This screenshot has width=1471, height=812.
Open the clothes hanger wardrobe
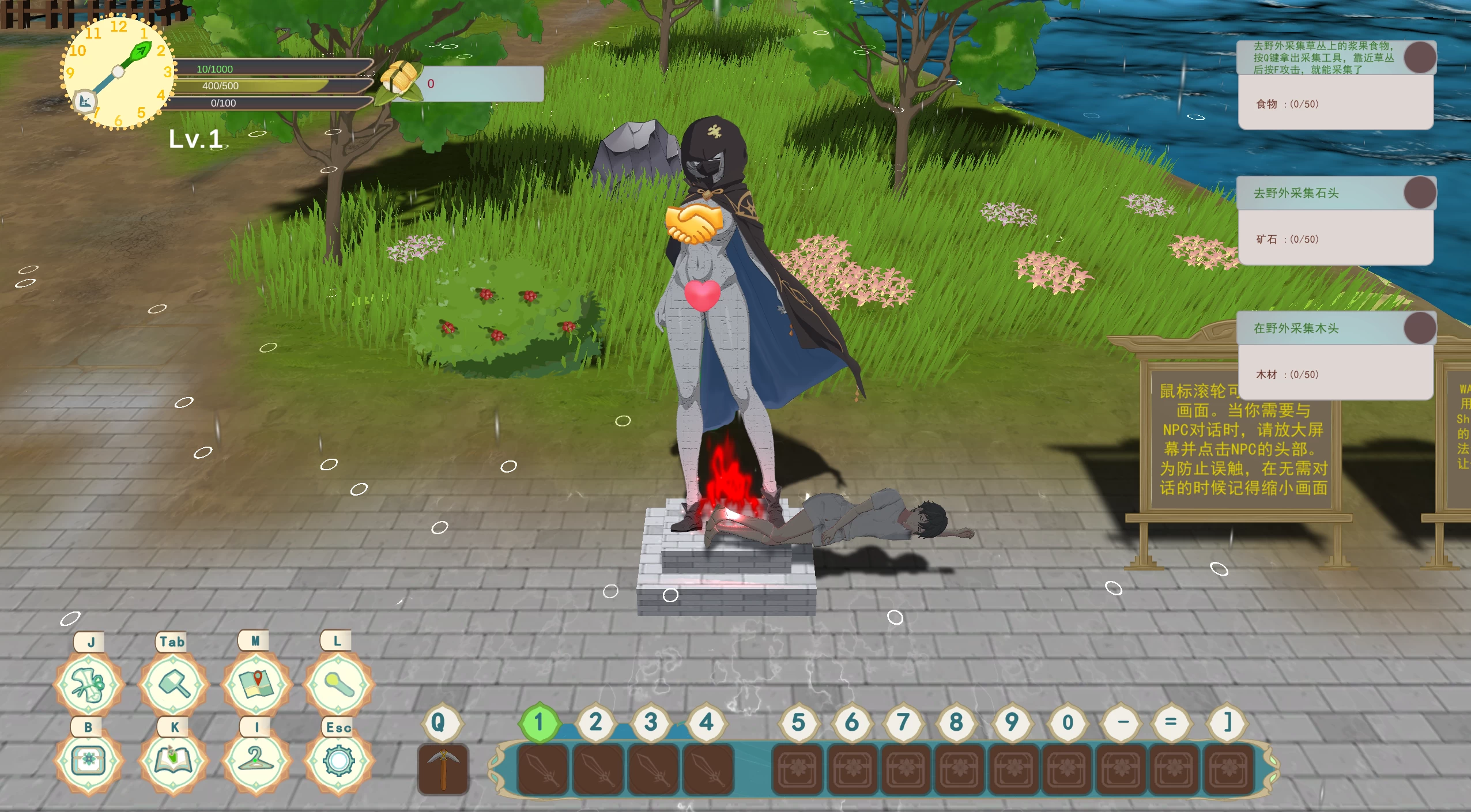(x=256, y=761)
